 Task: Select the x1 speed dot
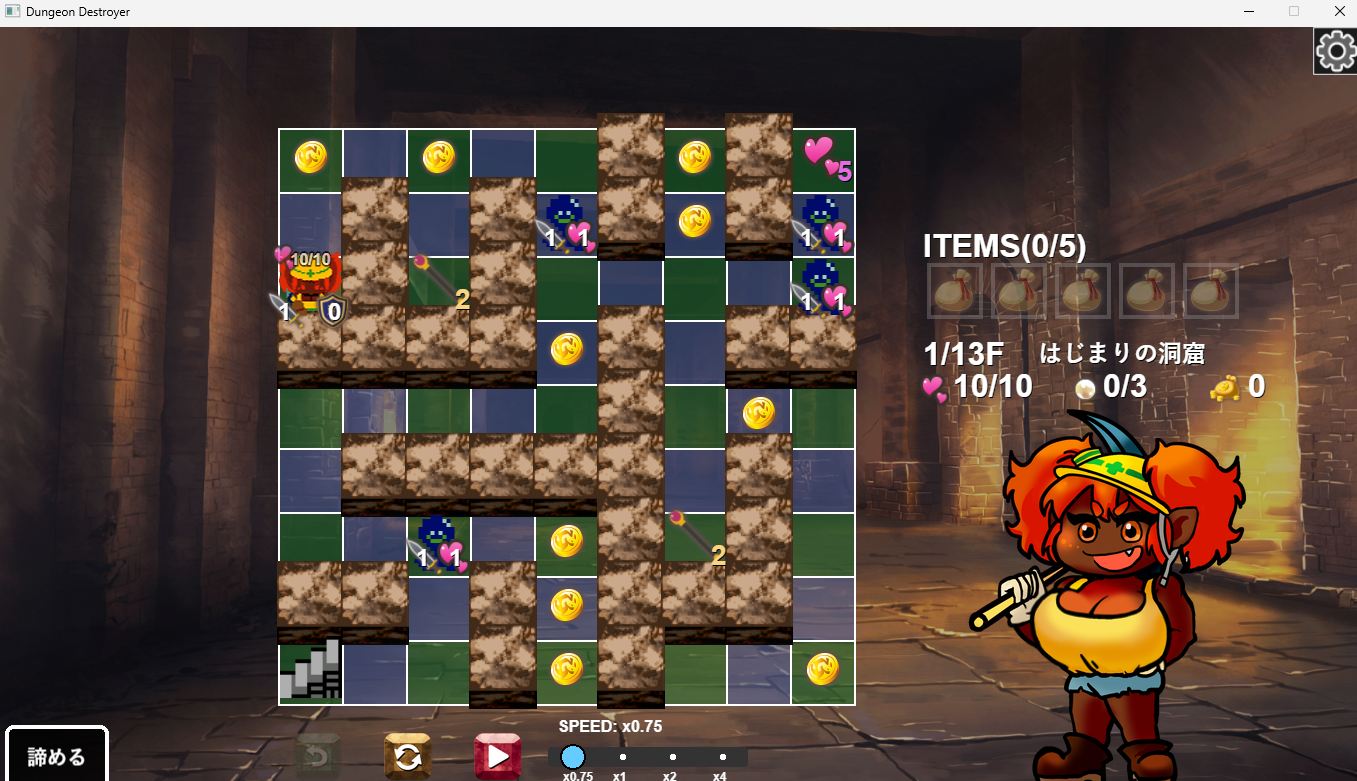point(622,758)
